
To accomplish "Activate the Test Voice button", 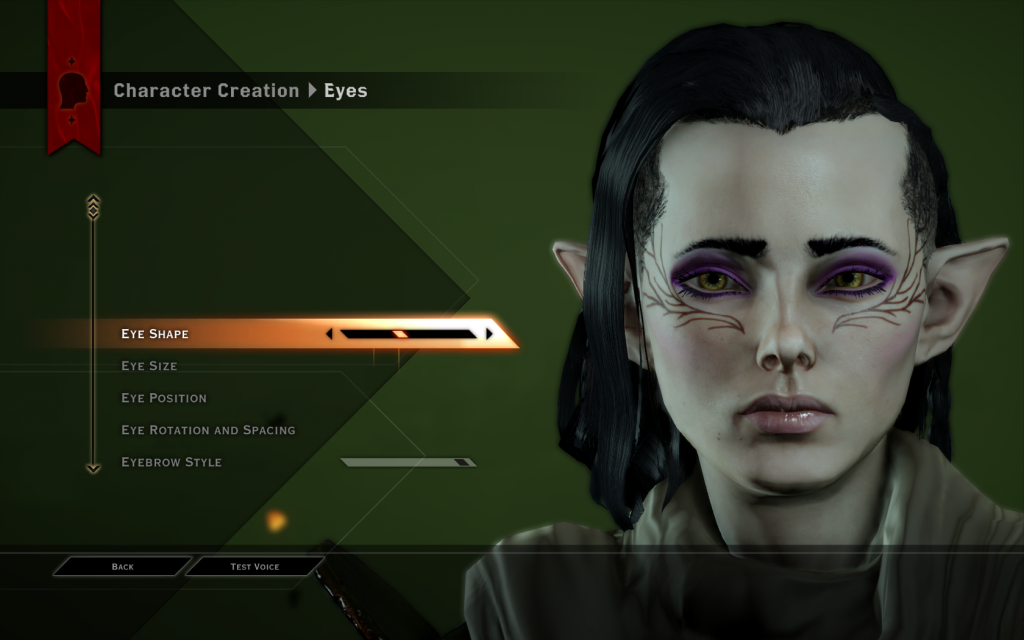I will pos(255,567).
